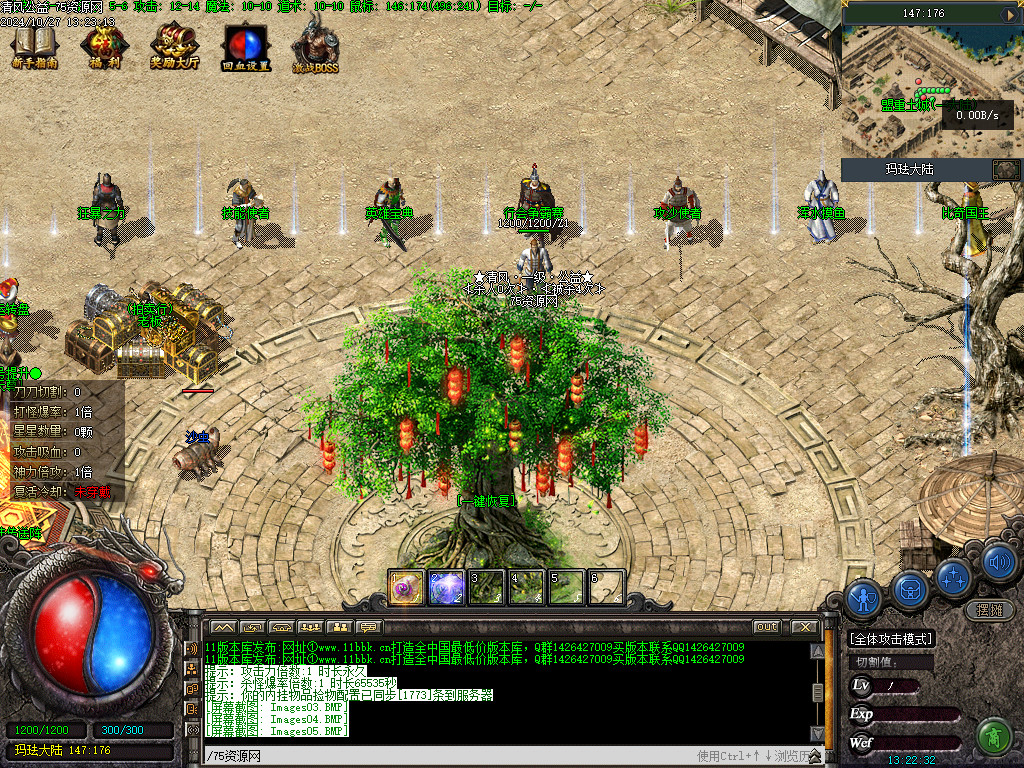Open the character equipment button with the warrior icon
This screenshot has height=768, width=1024.
pyautogui.click(x=863, y=598)
